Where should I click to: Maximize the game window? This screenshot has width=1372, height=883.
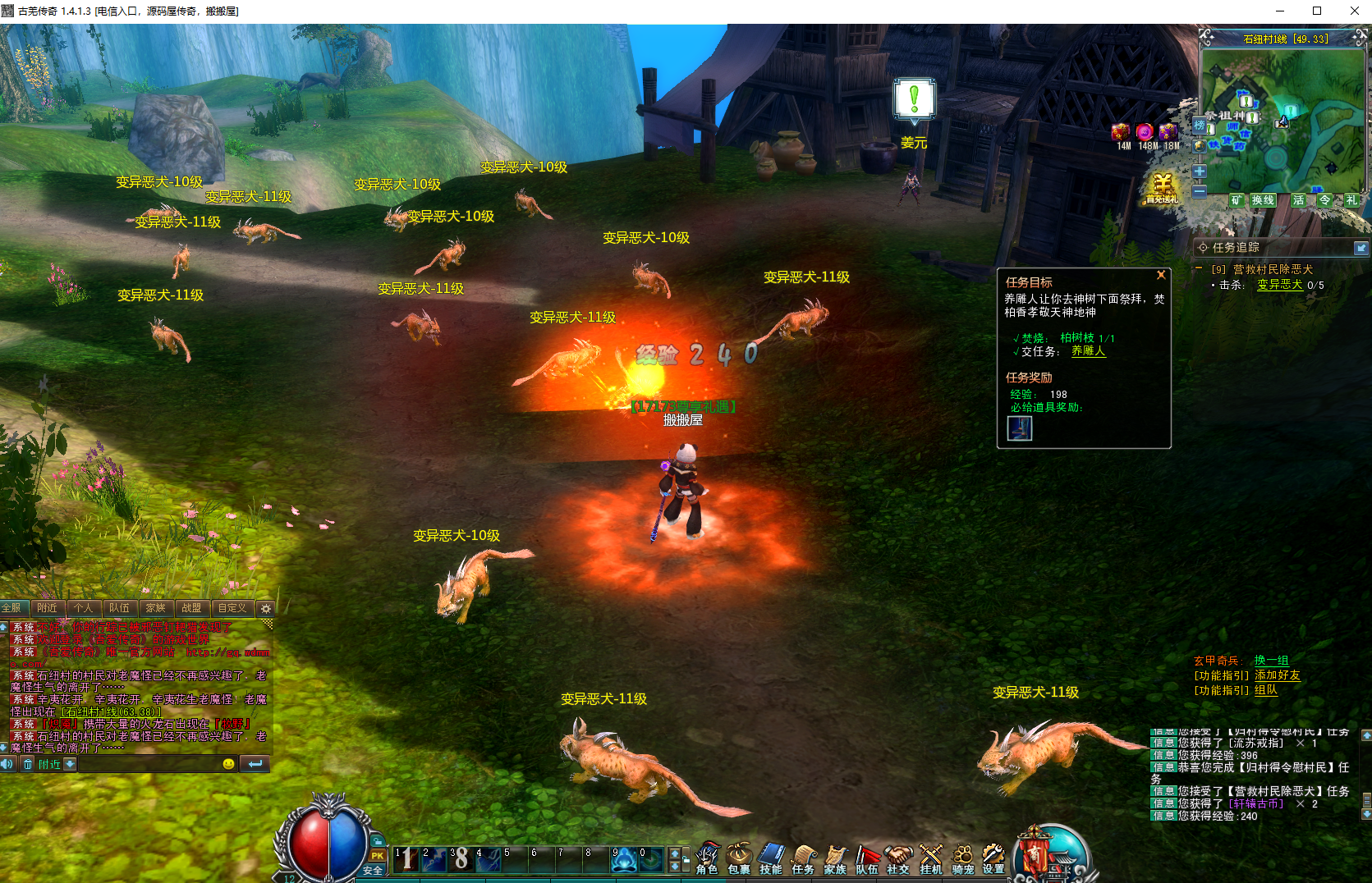point(1317,11)
